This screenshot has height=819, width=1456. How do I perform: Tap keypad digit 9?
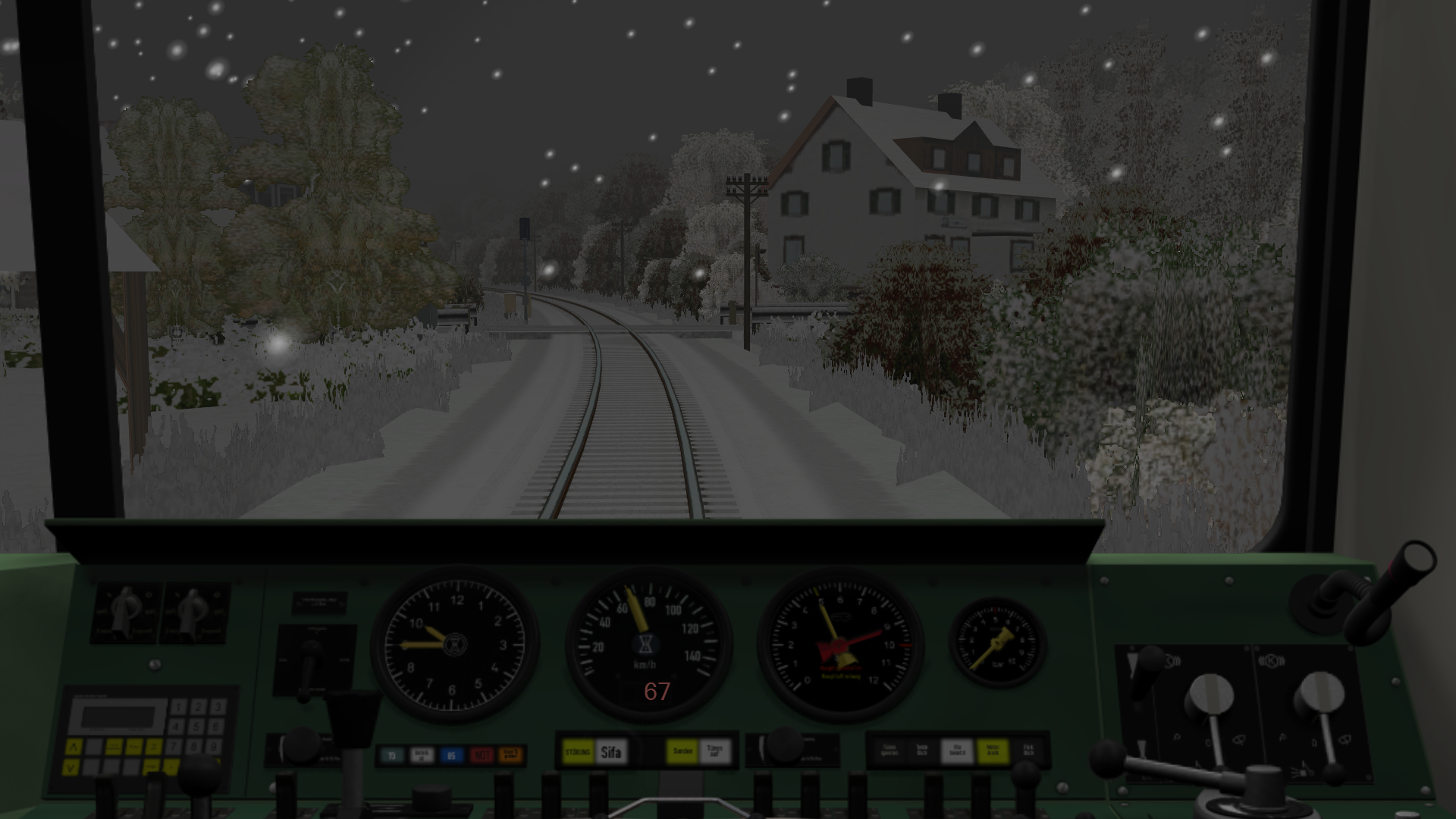(215, 746)
